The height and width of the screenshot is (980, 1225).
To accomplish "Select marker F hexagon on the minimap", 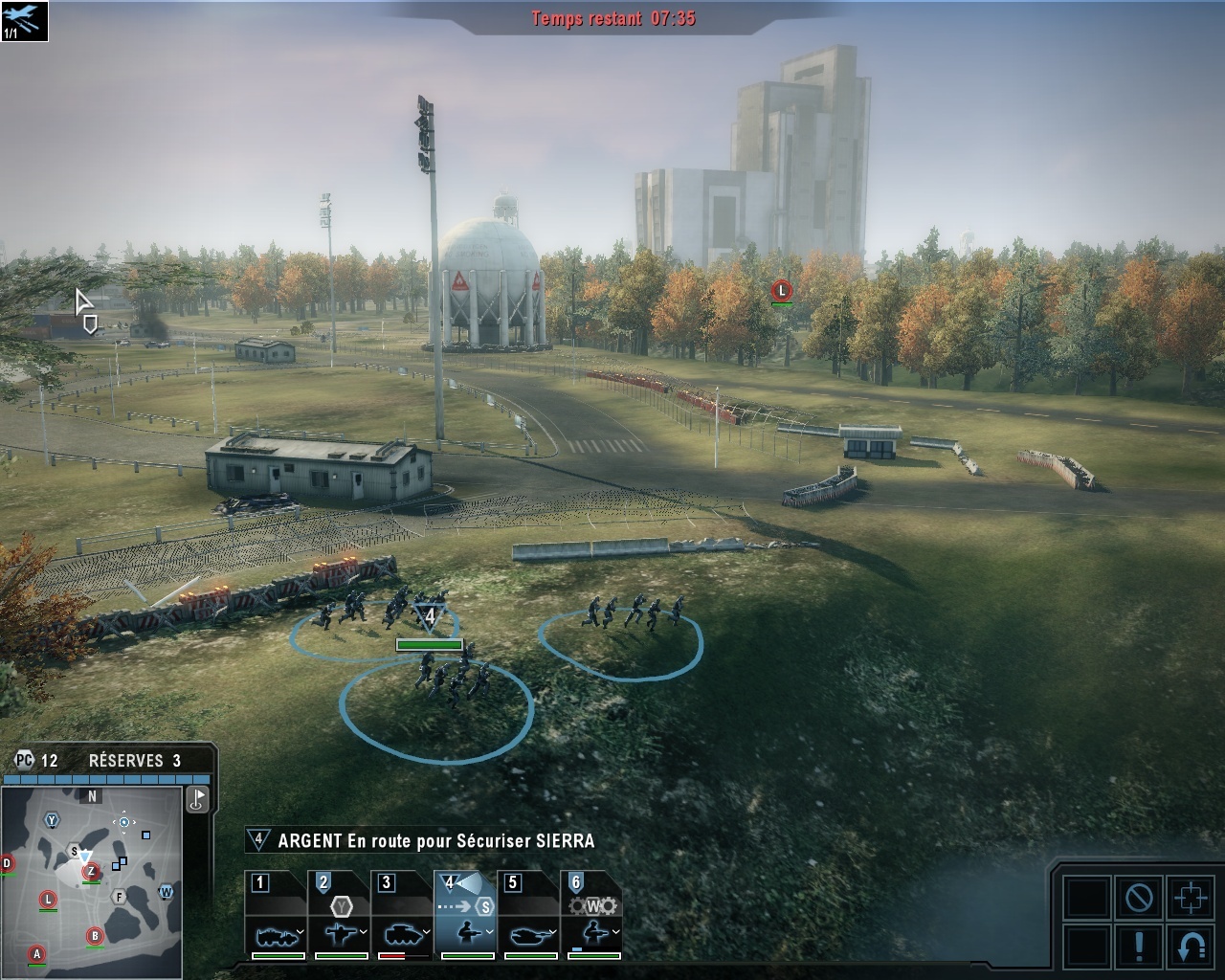I will coord(120,897).
